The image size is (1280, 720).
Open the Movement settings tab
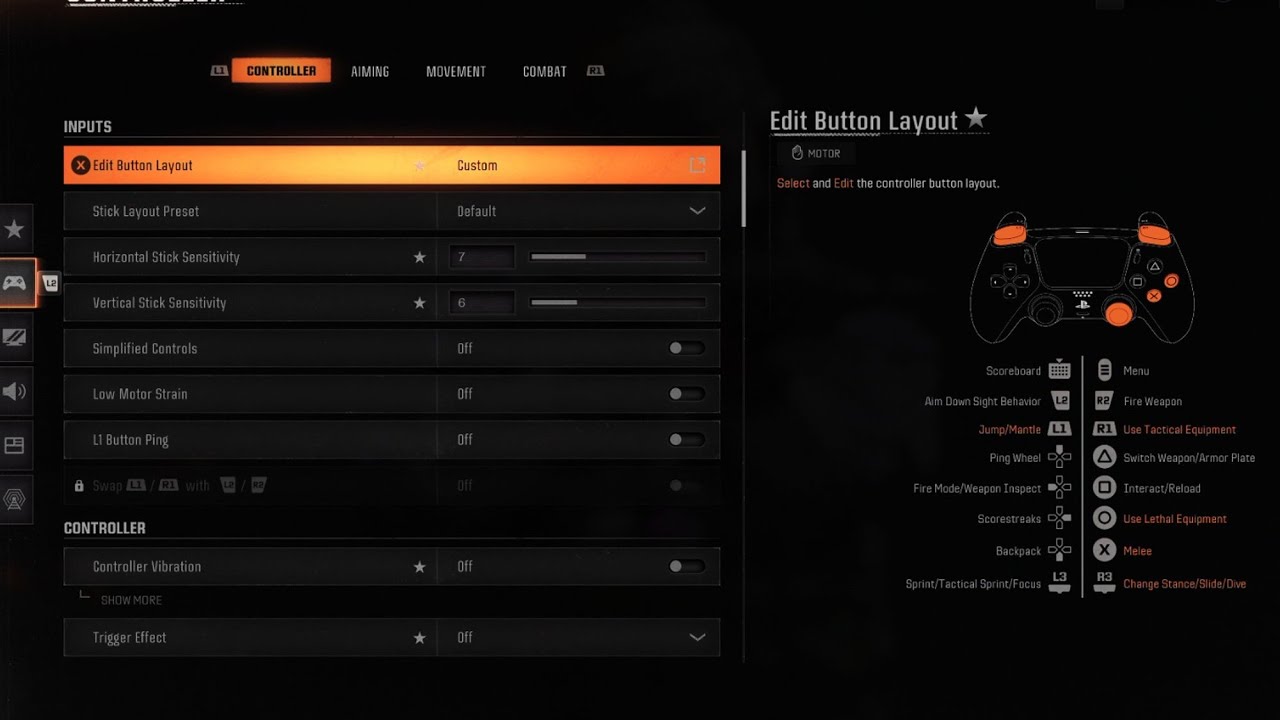(456, 72)
